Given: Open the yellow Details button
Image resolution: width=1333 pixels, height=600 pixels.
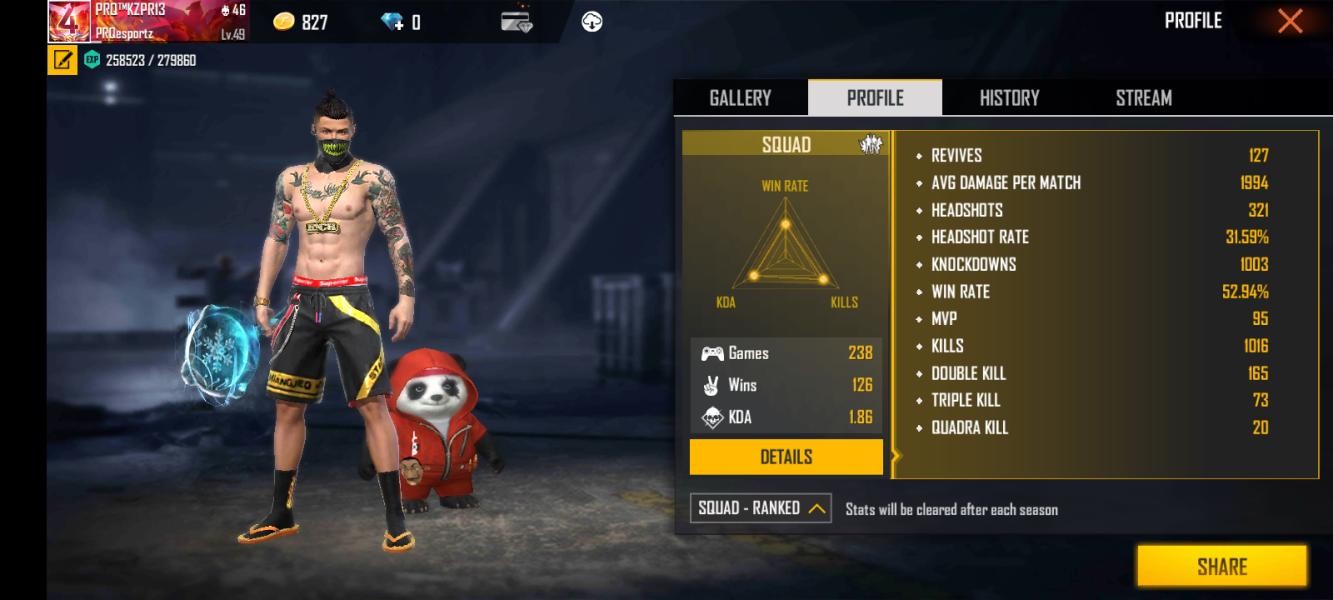Looking at the screenshot, I should click(786, 457).
